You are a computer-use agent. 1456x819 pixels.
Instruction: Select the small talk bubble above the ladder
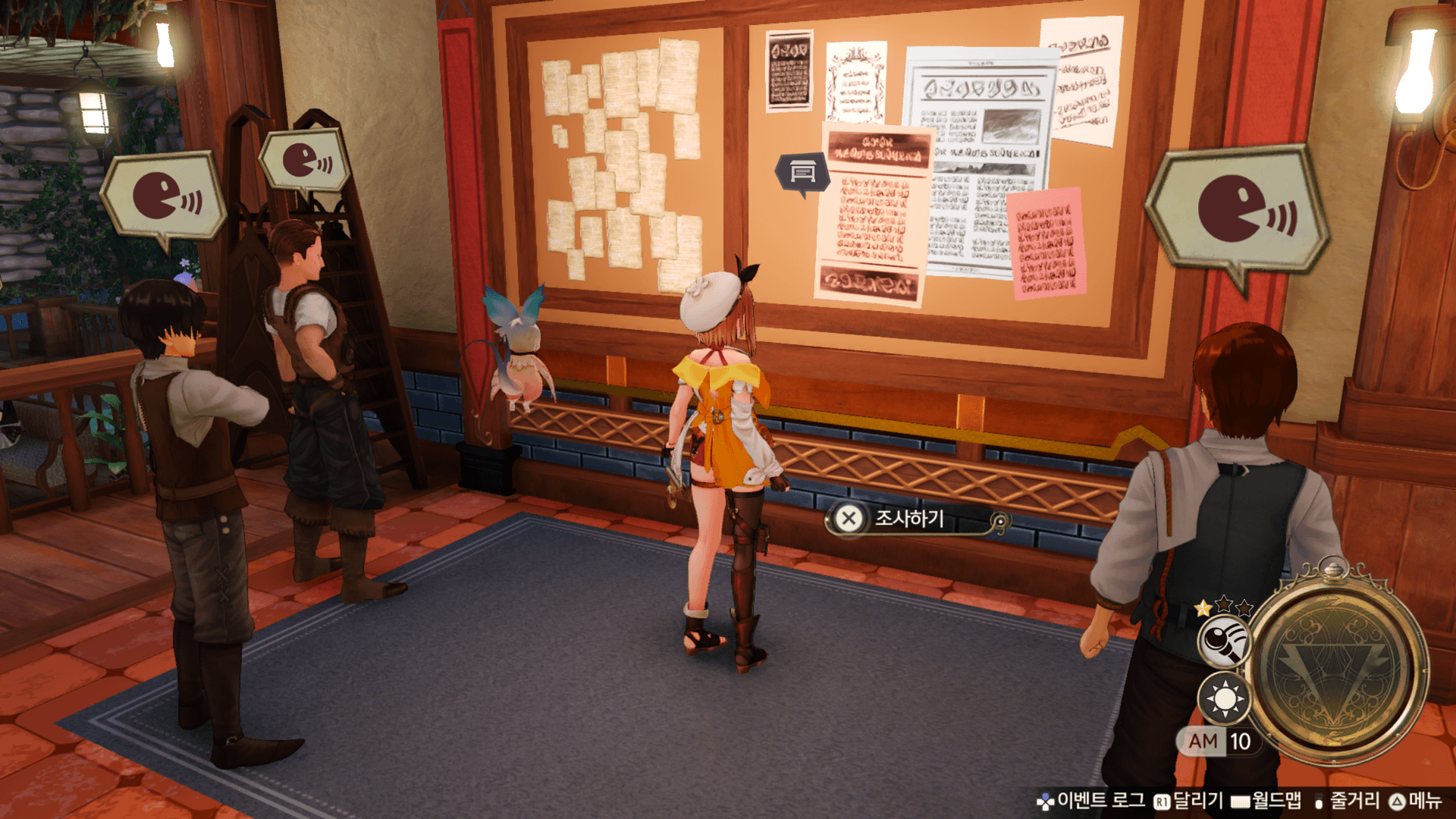(305, 161)
